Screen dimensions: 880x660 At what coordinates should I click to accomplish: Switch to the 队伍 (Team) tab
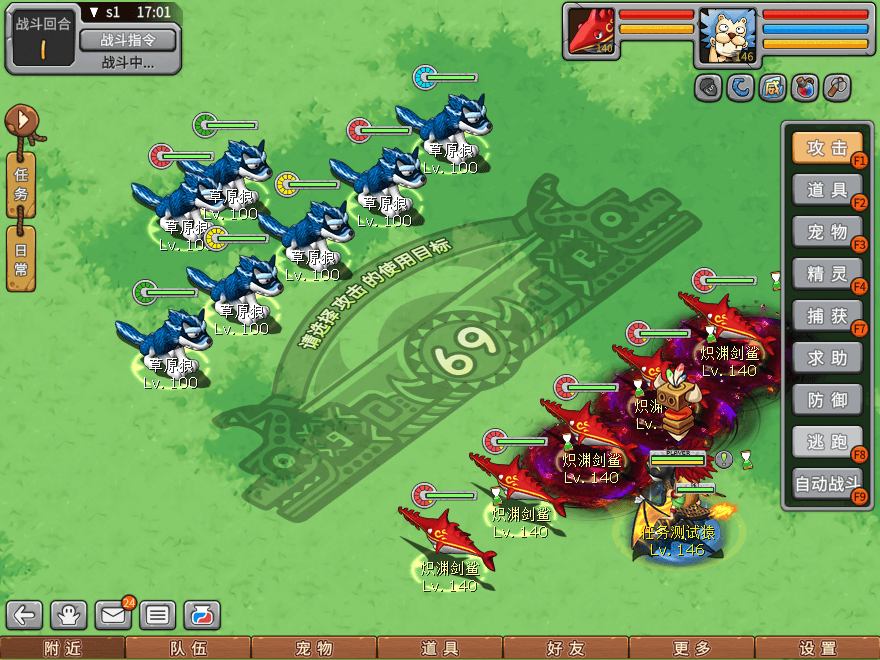pos(188,648)
